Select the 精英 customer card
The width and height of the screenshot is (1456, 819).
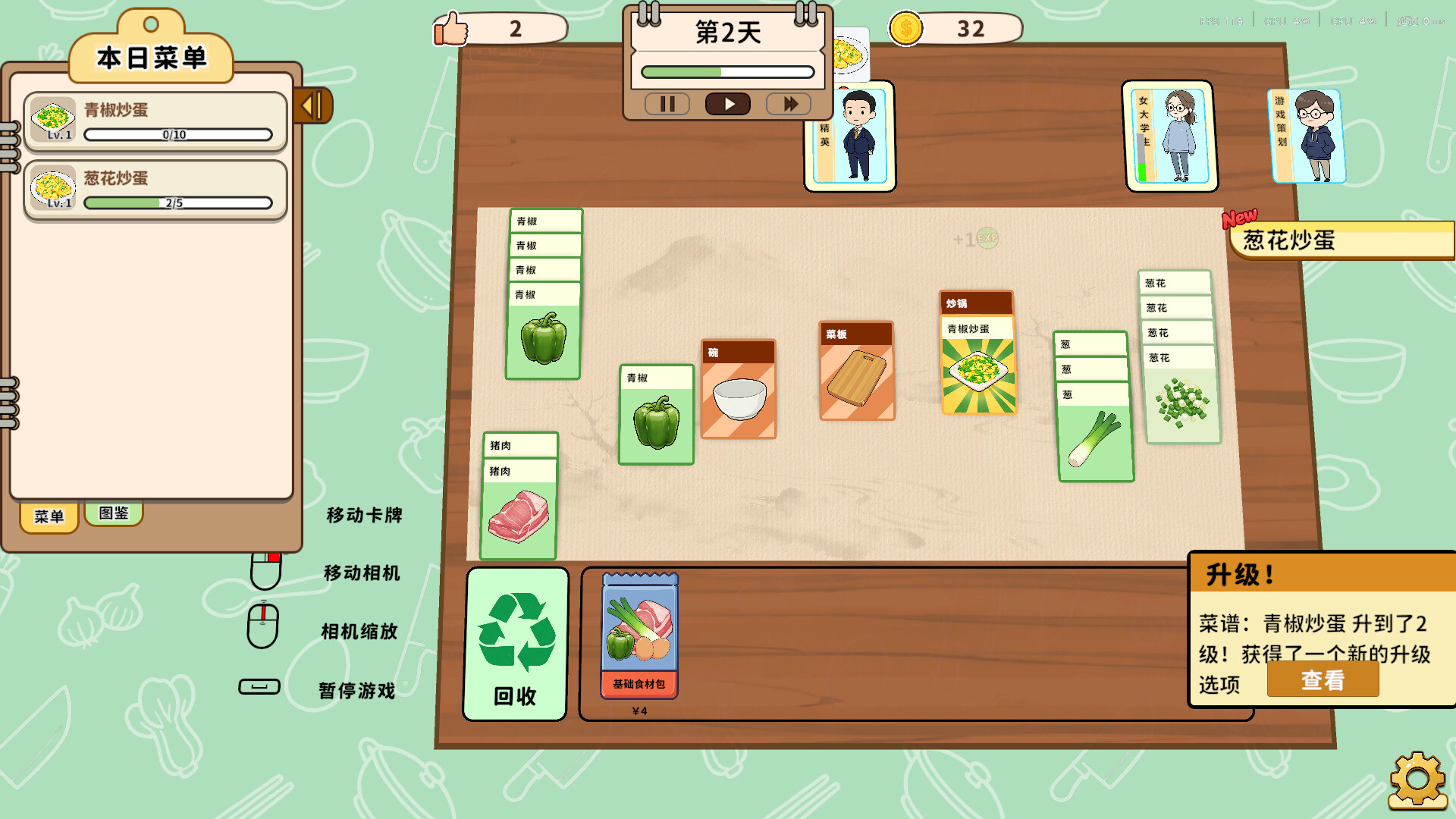tap(849, 136)
